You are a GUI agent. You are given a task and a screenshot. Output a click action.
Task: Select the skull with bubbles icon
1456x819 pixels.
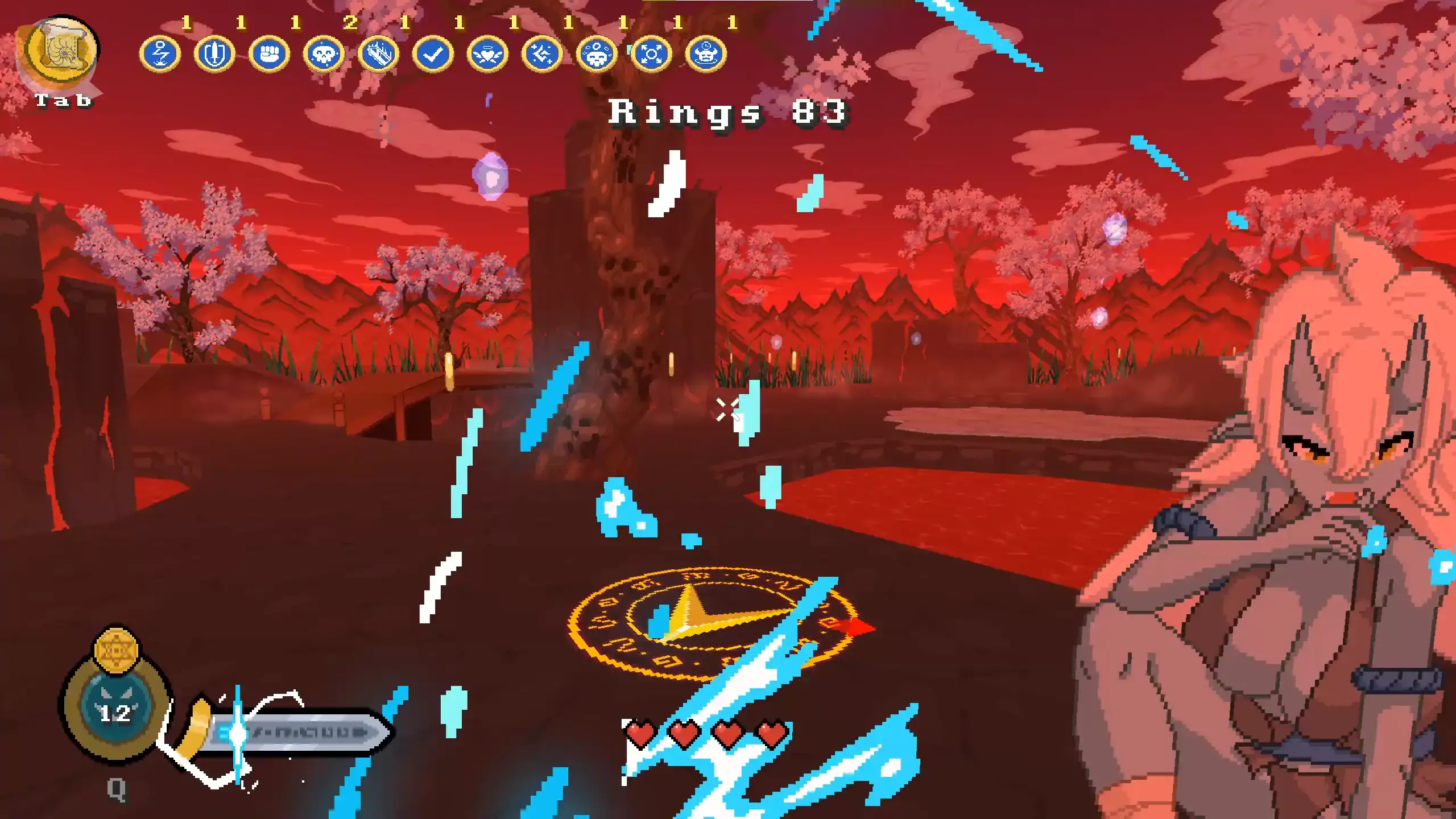pyautogui.click(x=597, y=55)
